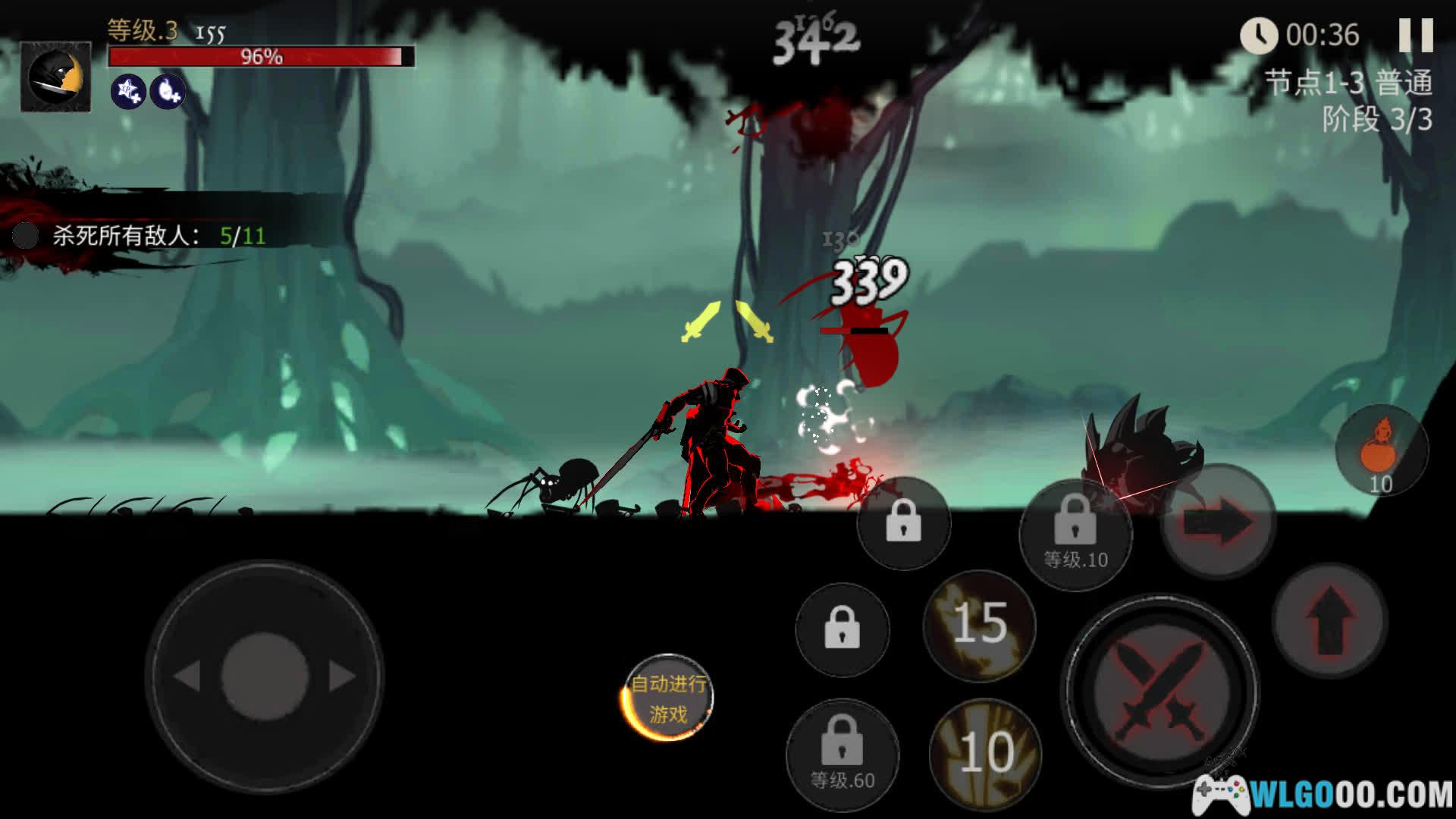The image size is (1456, 819).
Task: Pause the game
Action: [1415, 35]
